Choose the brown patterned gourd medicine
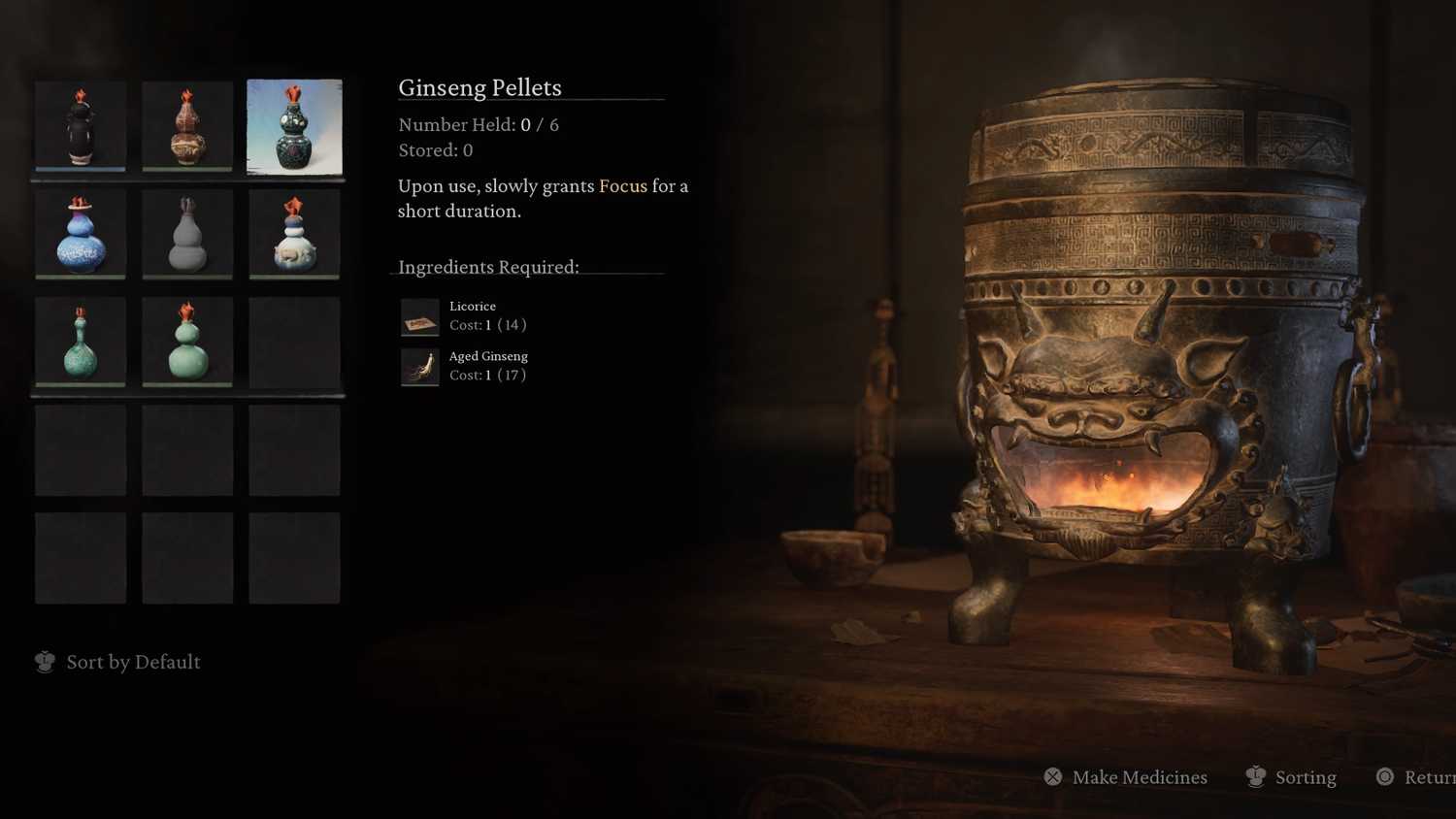 coord(187,126)
